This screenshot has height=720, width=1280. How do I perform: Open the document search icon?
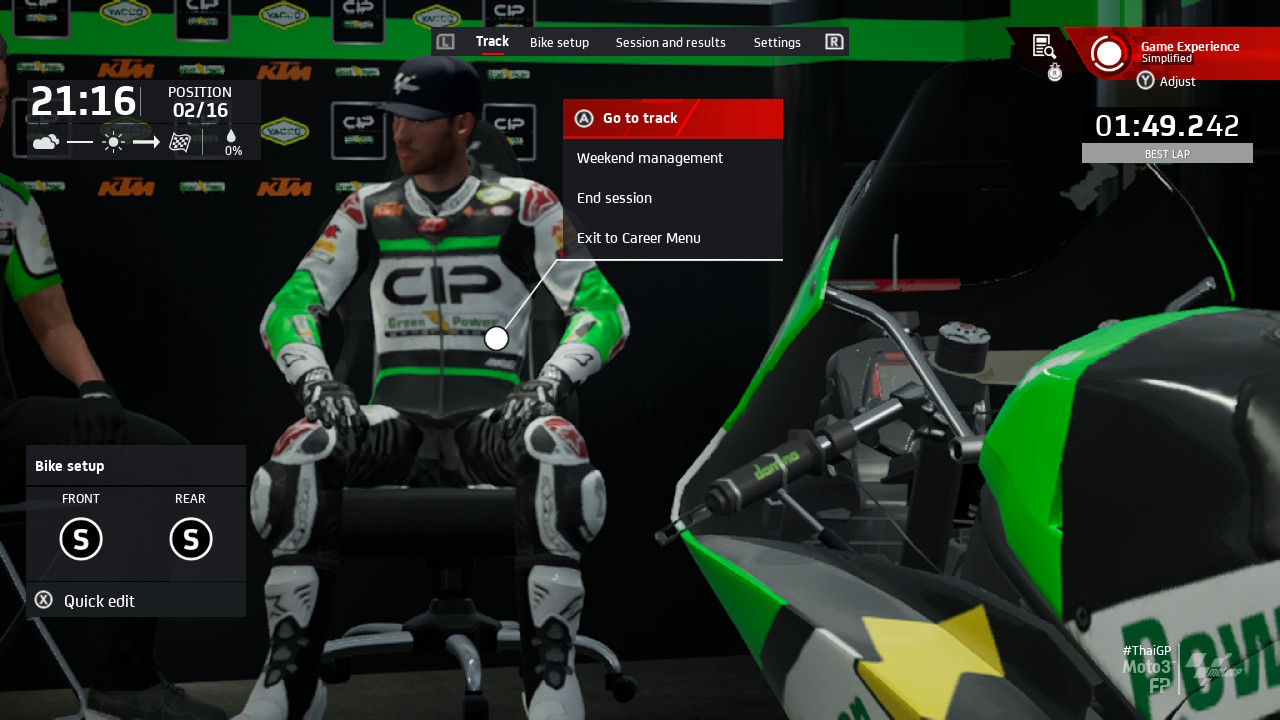click(x=1043, y=46)
